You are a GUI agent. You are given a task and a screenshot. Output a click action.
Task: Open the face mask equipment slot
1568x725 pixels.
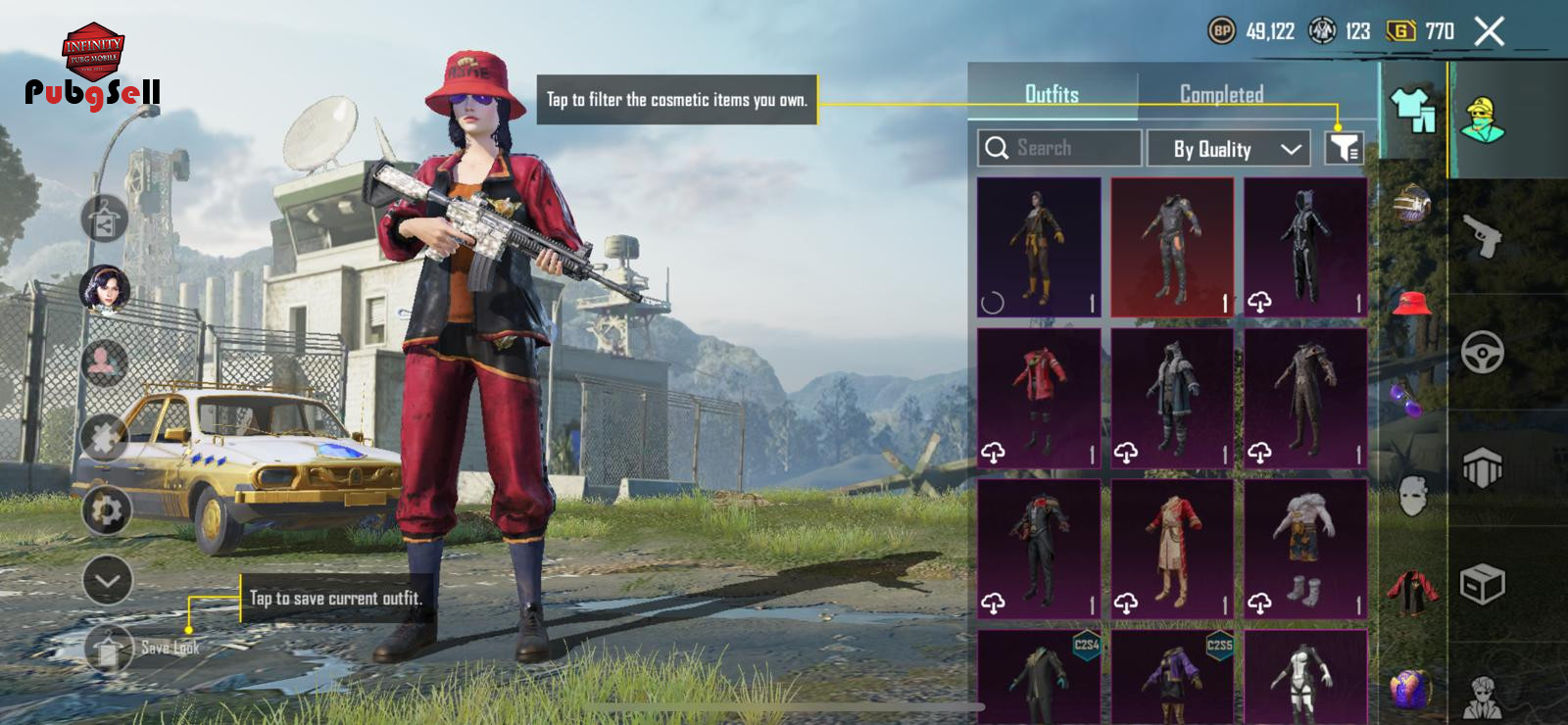pyautogui.click(x=1411, y=495)
